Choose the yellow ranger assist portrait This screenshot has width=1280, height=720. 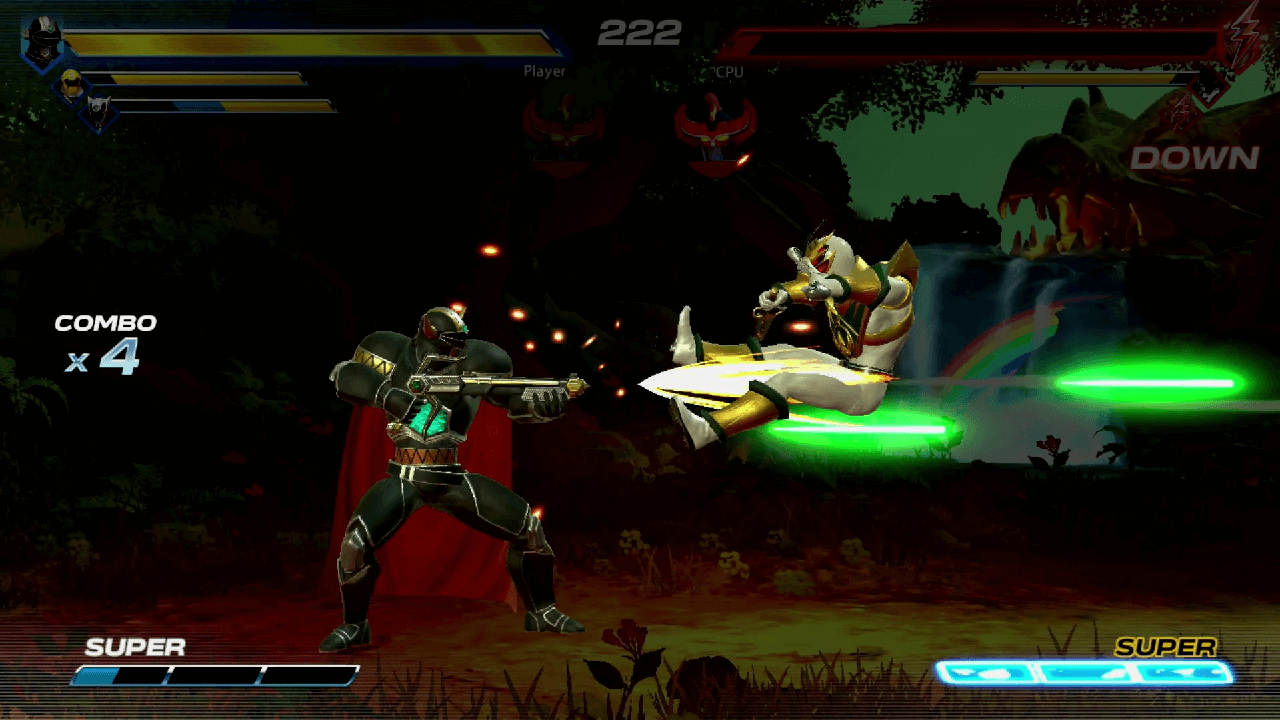click(x=71, y=85)
